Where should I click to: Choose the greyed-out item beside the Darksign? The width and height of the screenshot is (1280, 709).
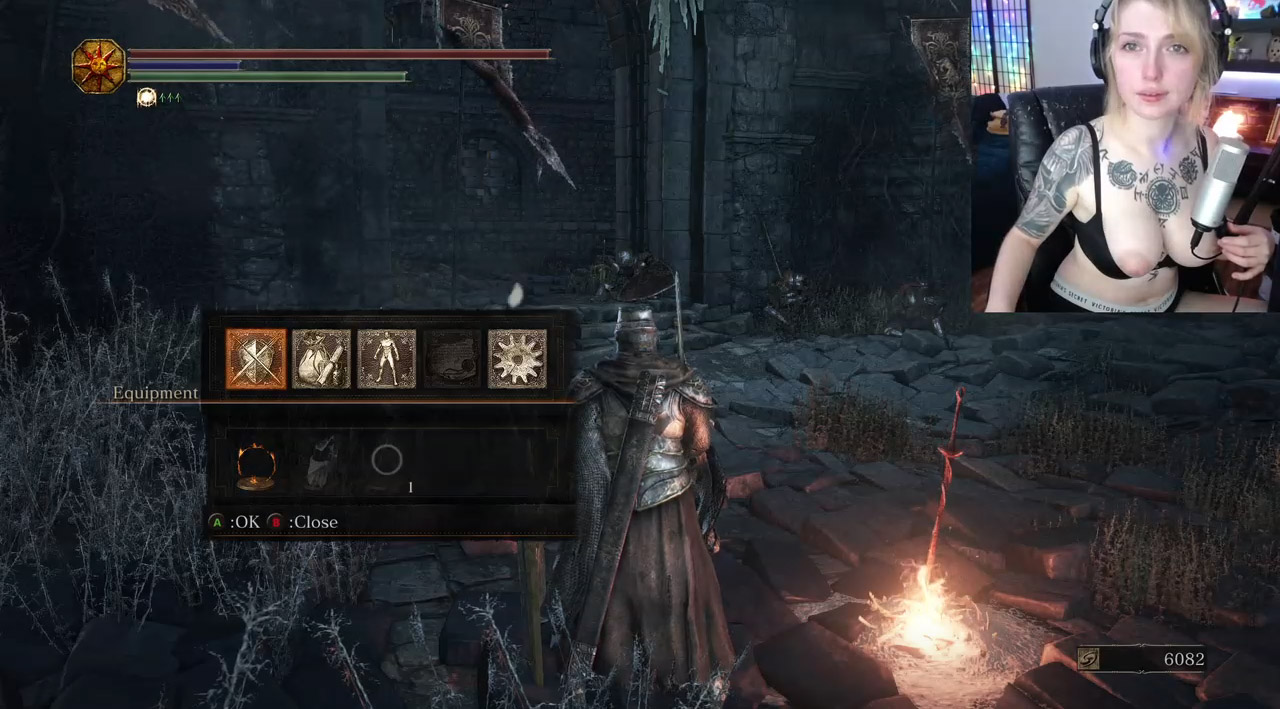click(x=321, y=464)
